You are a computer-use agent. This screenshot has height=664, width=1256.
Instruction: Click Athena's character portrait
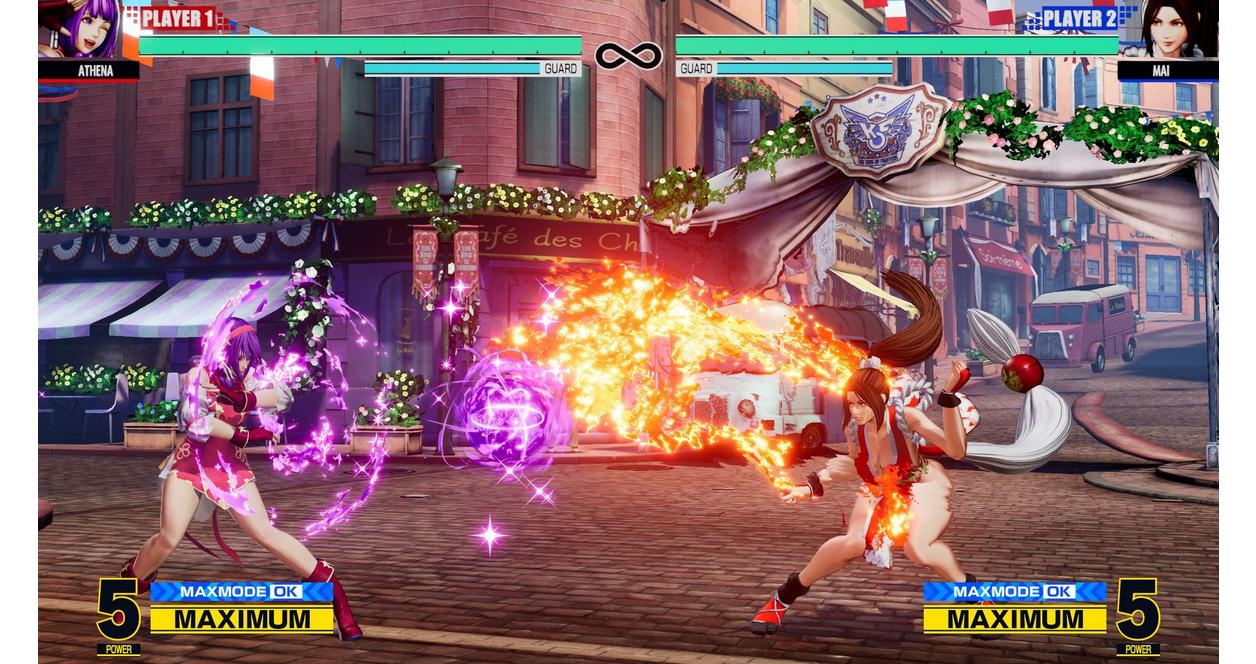point(78,30)
